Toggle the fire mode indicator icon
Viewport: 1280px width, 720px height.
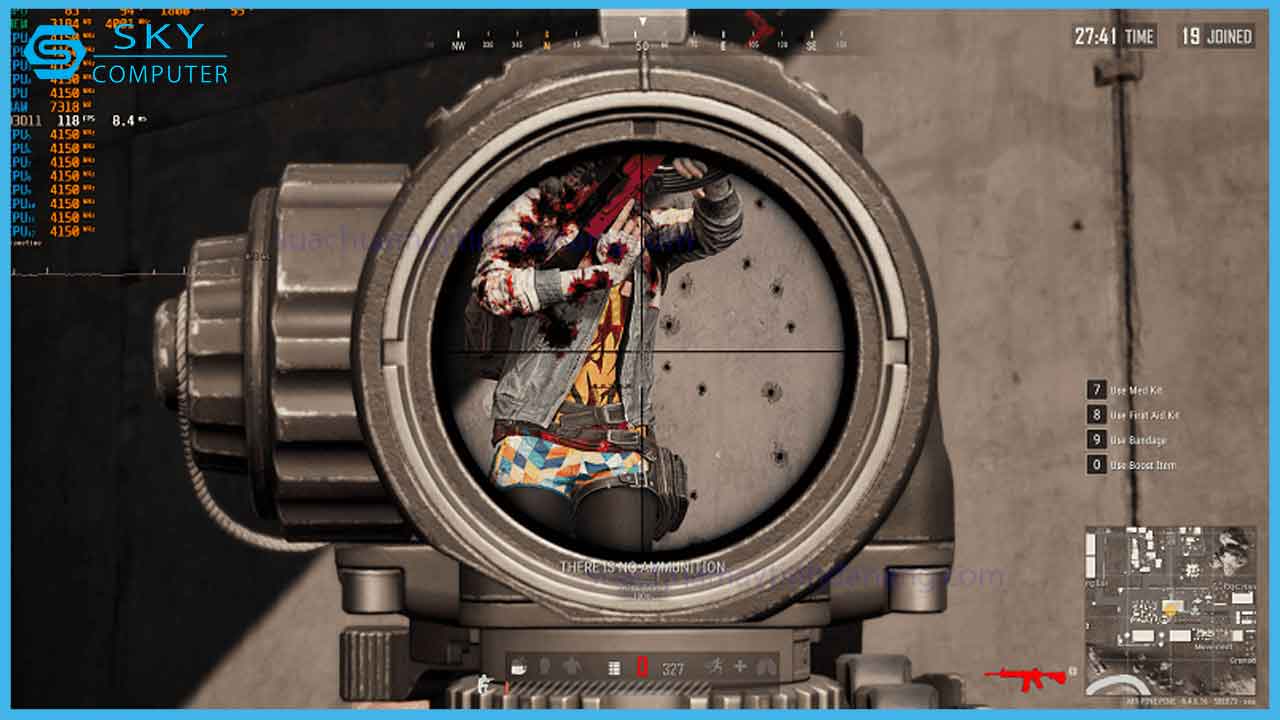click(614, 667)
